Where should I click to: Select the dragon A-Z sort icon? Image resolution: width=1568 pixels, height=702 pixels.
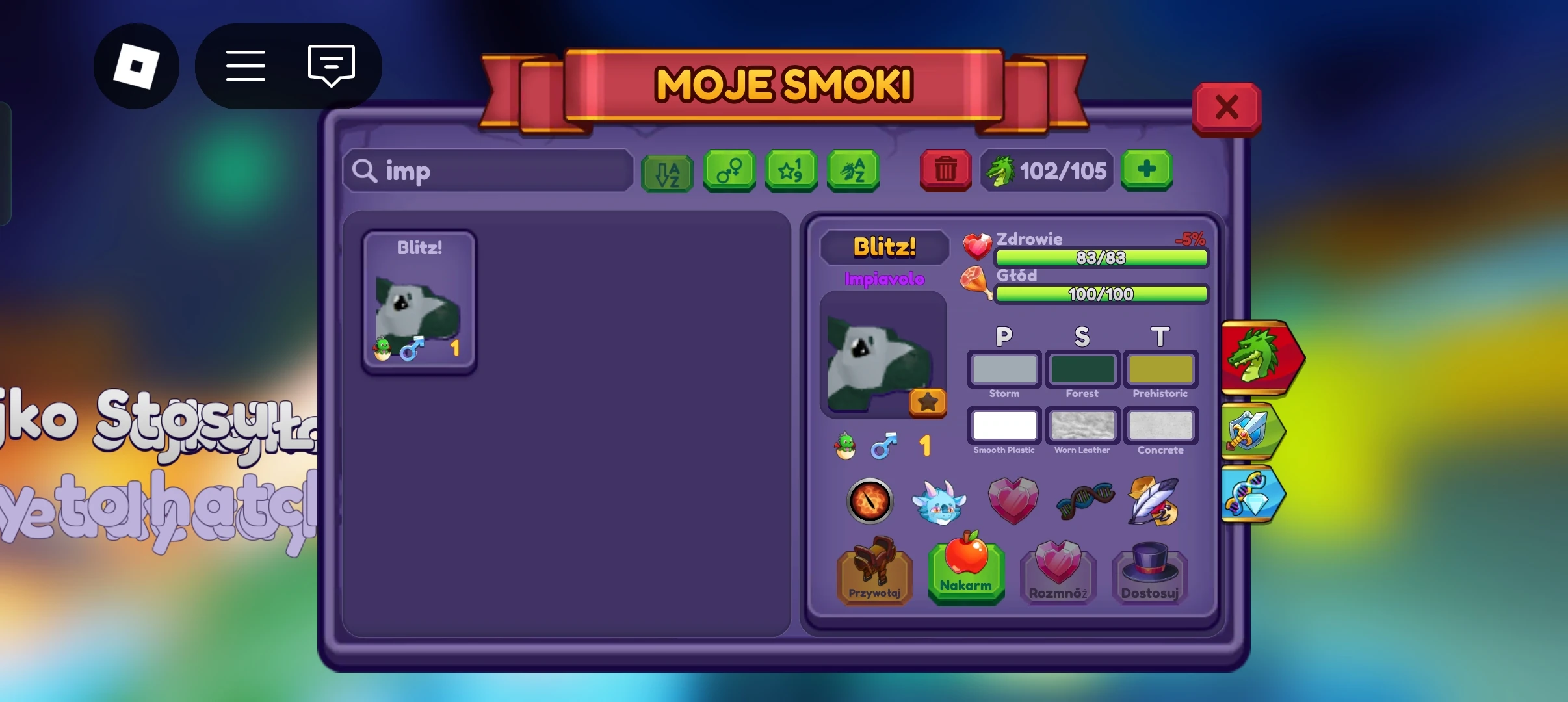(852, 171)
